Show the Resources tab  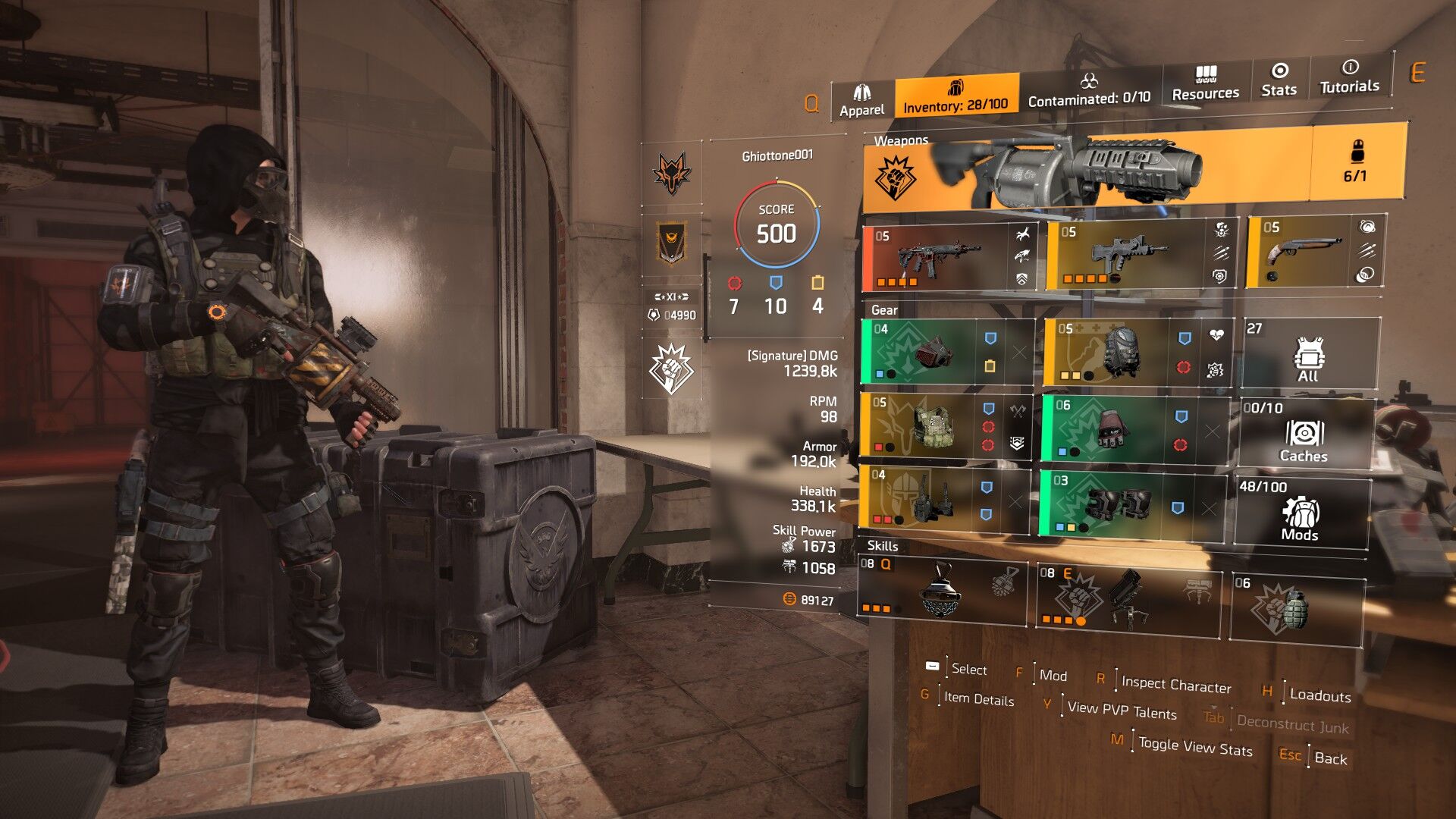pyautogui.click(x=1205, y=83)
